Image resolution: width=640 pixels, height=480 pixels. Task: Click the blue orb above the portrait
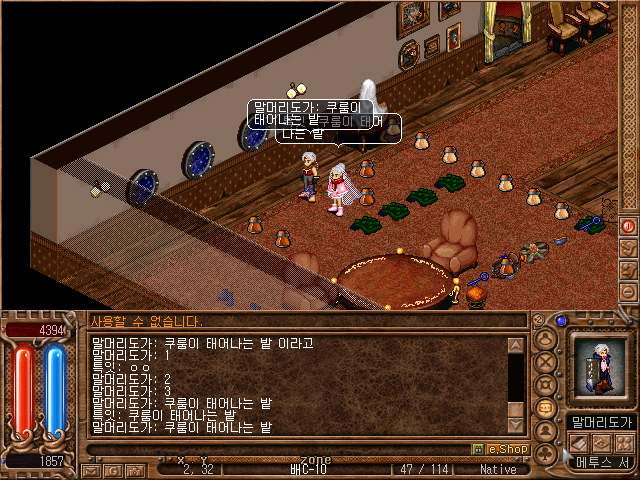click(x=561, y=321)
